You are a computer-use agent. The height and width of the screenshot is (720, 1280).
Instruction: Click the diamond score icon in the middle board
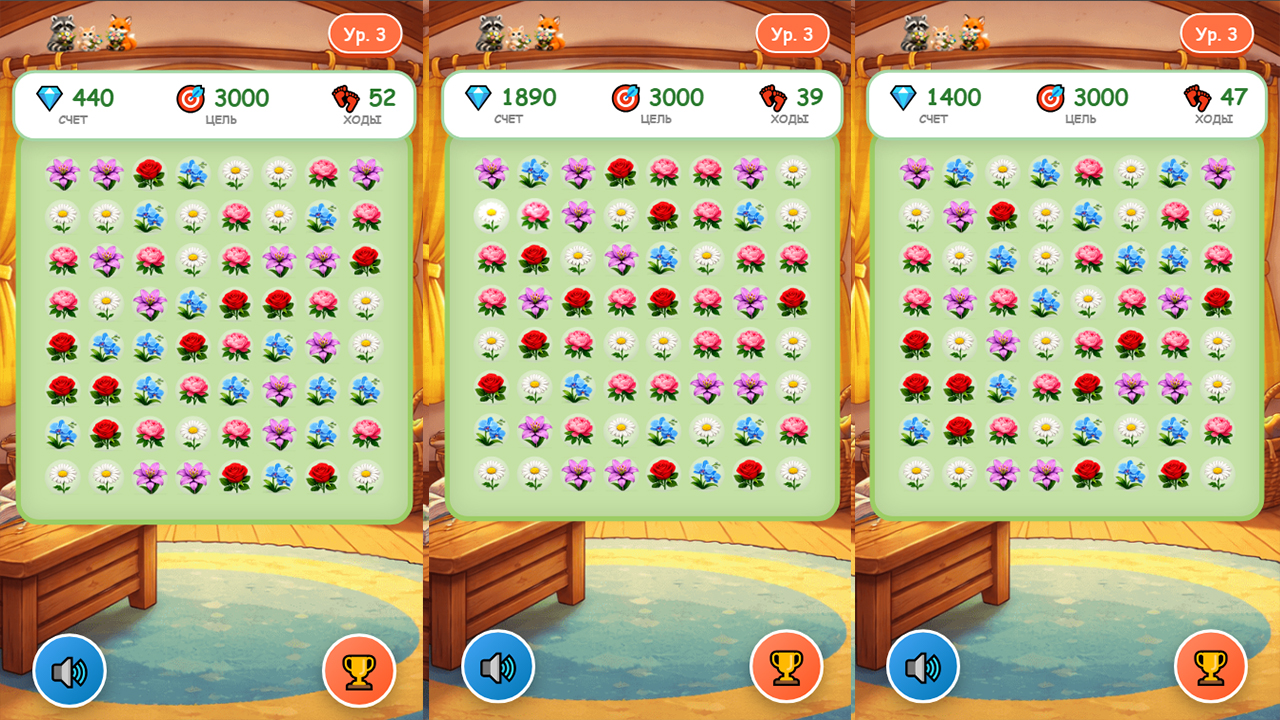tap(479, 98)
